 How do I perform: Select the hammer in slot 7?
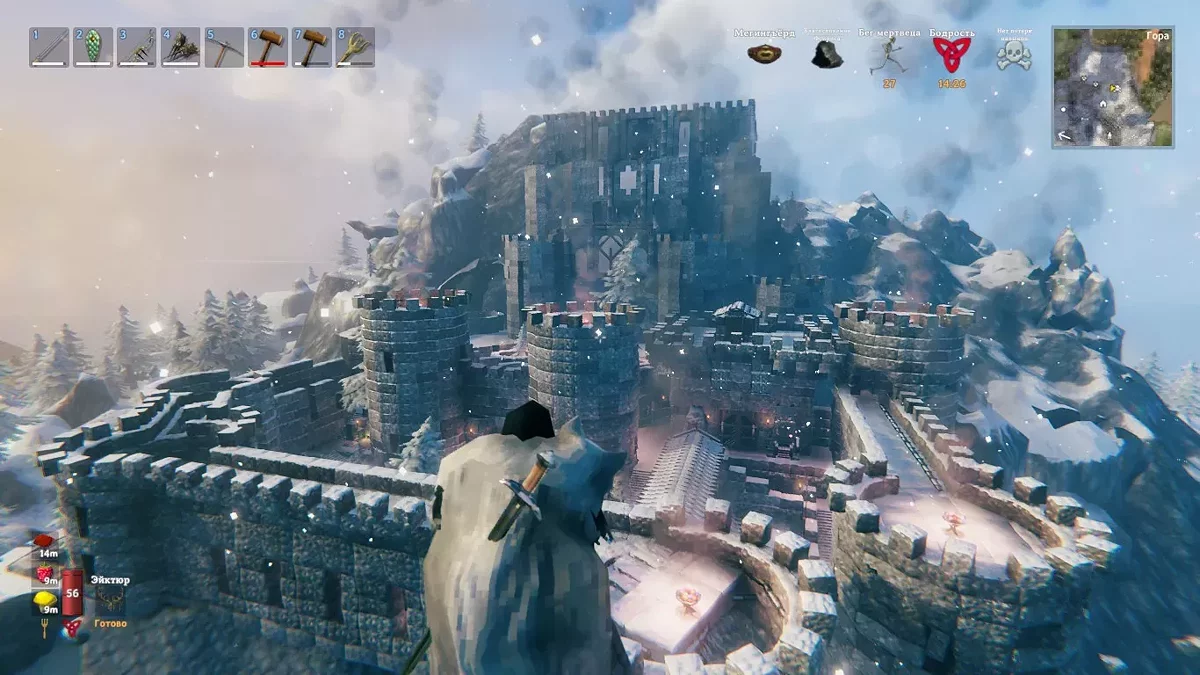(311, 47)
